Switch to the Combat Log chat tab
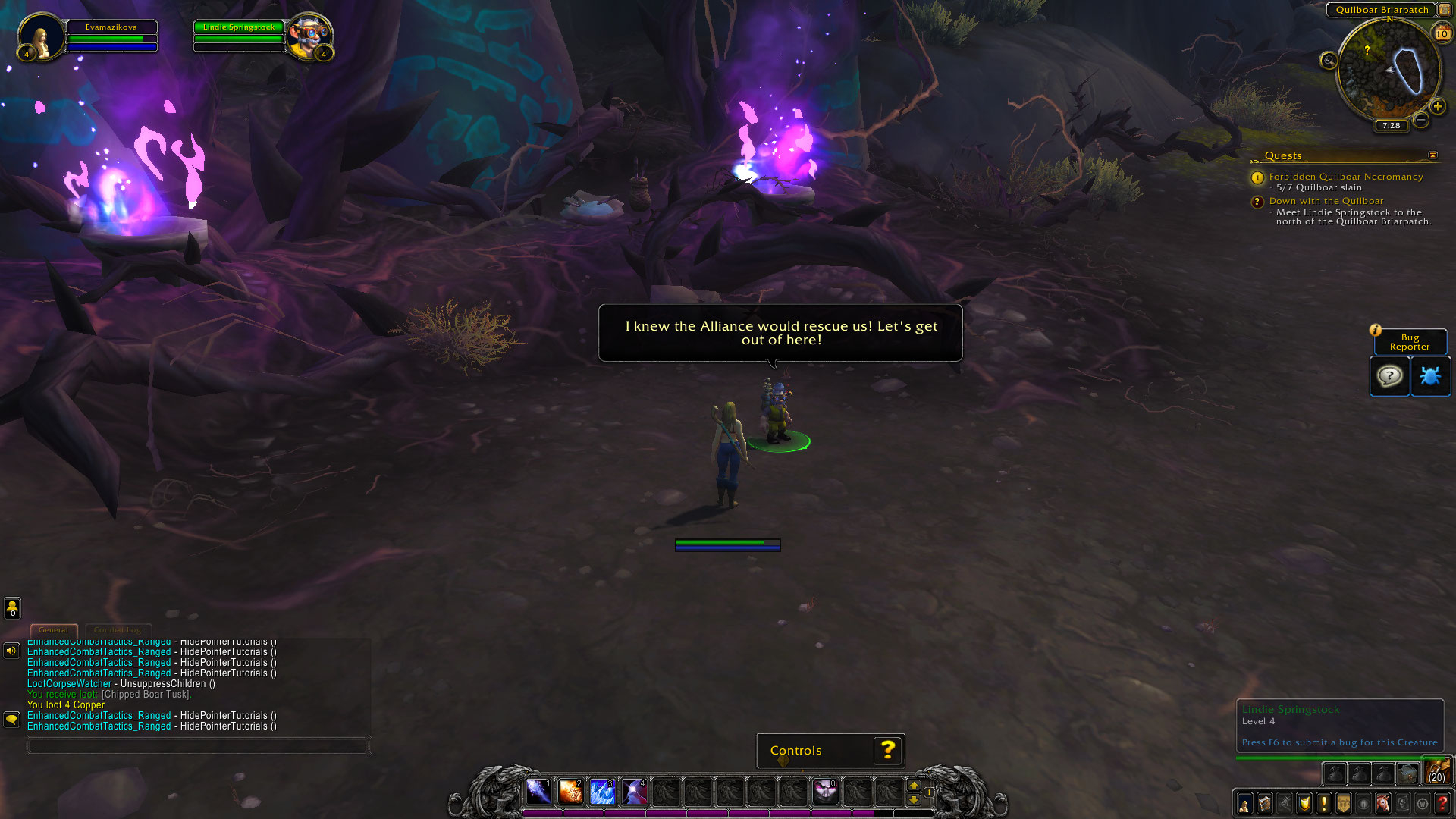Image resolution: width=1456 pixels, height=819 pixels. tap(118, 630)
